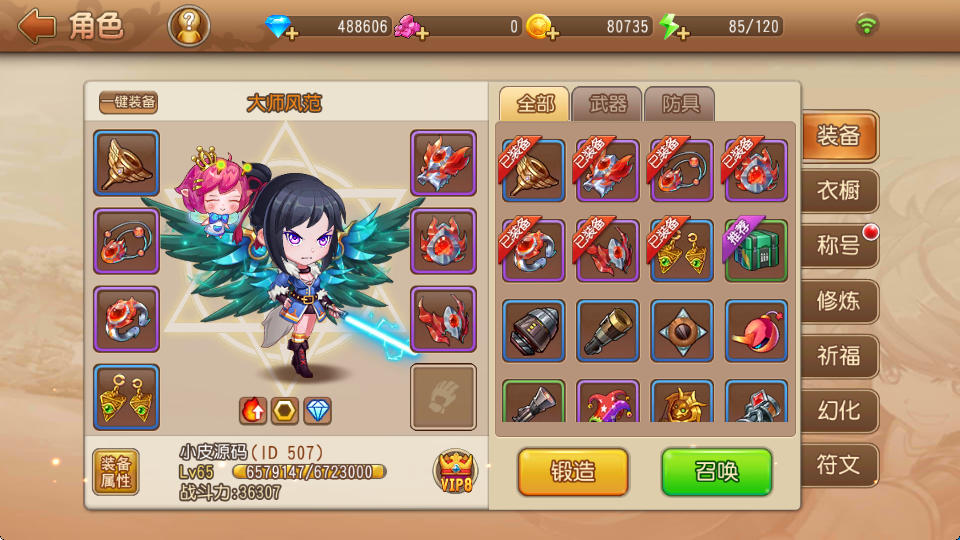Open the 幻化 transmog section
Viewport: 960px width, 540px height.
tap(838, 410)
